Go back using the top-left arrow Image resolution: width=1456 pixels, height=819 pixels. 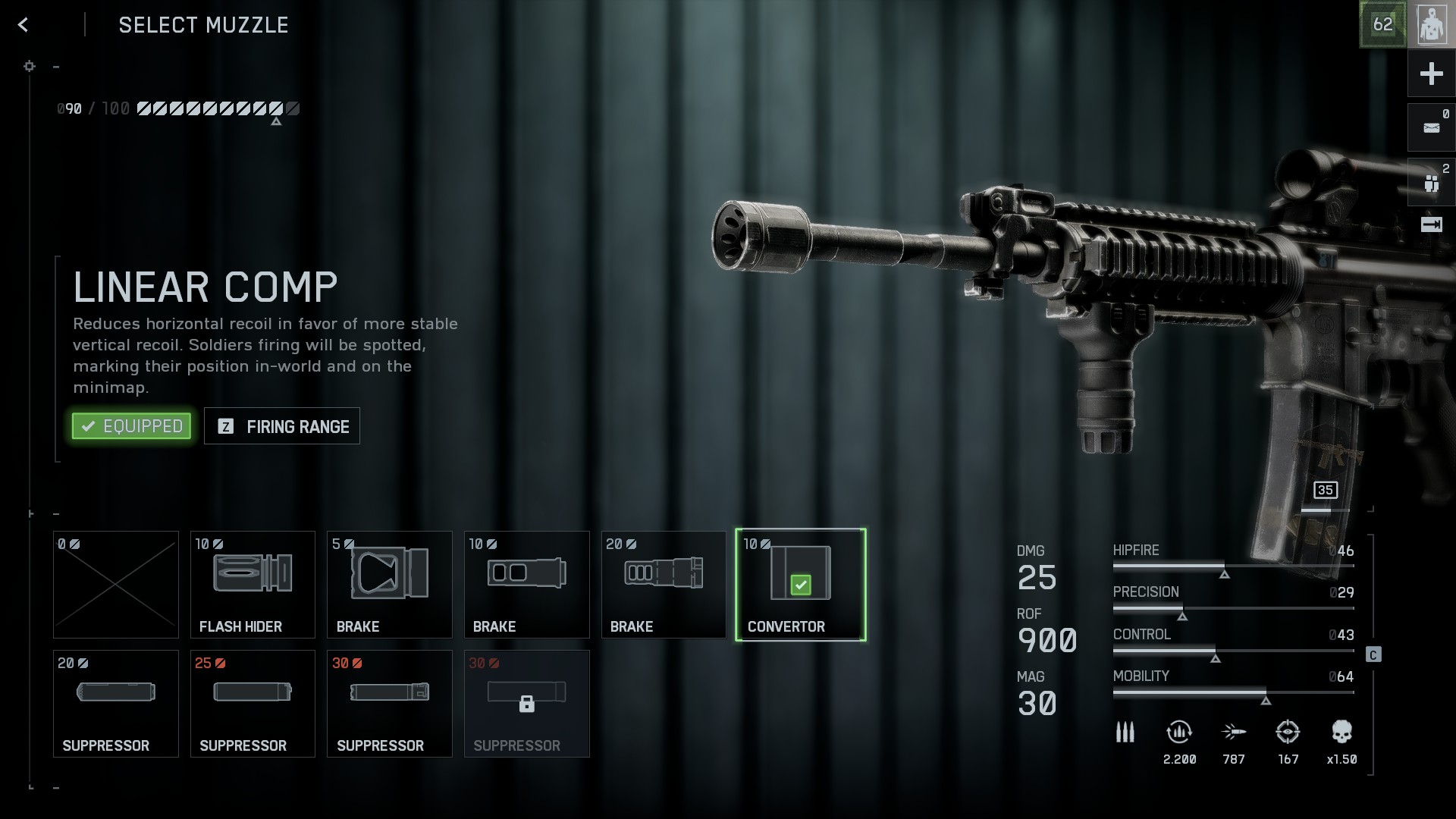(x=24, y=25)
